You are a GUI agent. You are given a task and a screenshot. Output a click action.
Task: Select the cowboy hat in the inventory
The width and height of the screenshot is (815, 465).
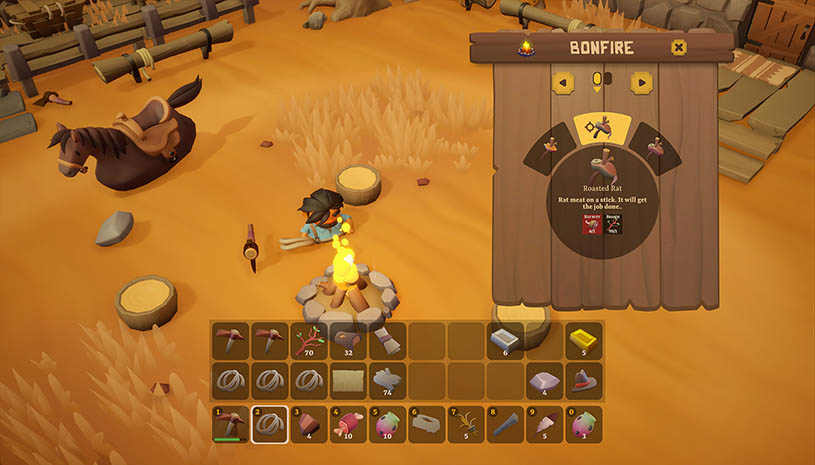coord(584,380)
